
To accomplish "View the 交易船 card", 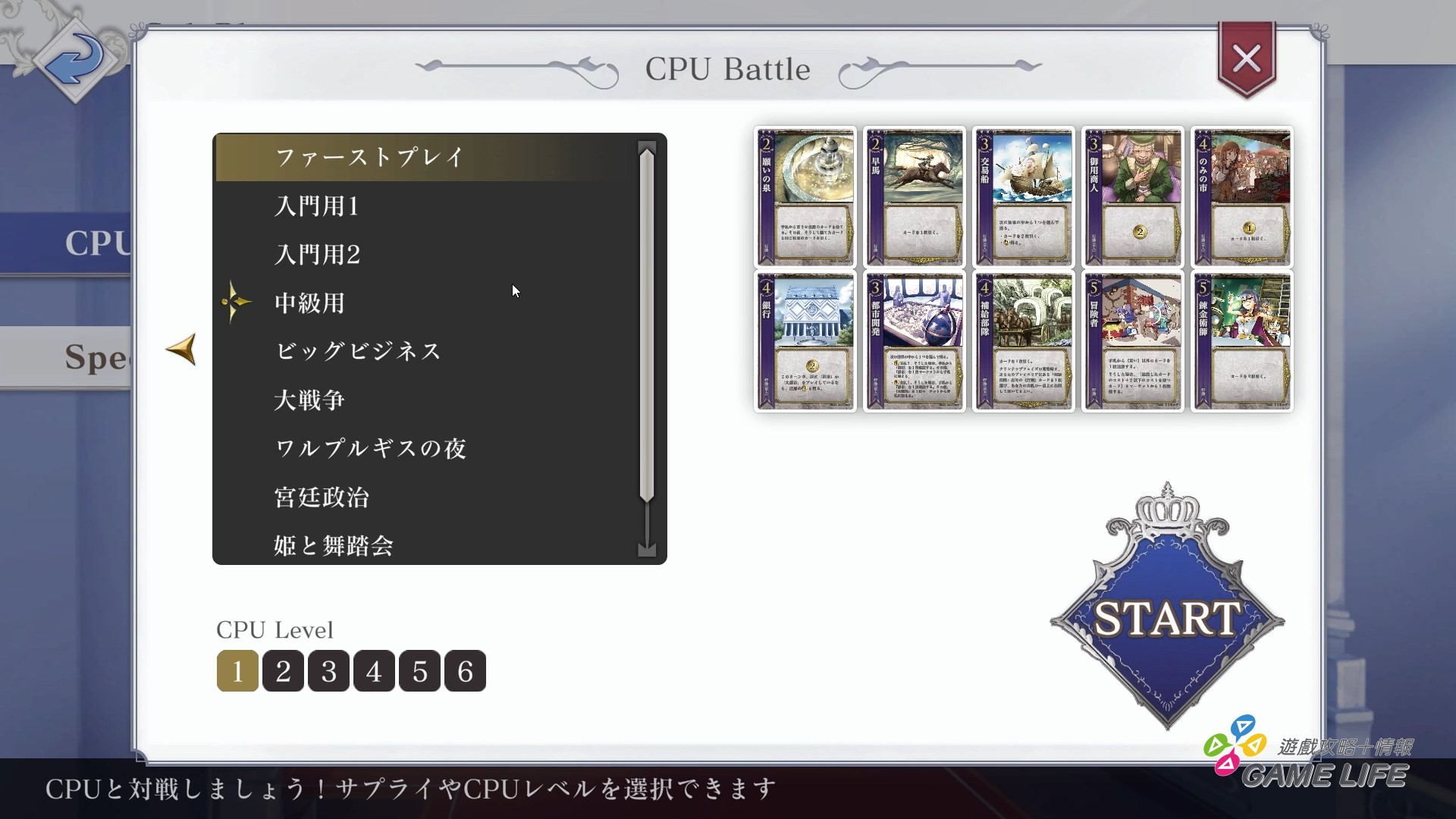I will pos(1024,197).
